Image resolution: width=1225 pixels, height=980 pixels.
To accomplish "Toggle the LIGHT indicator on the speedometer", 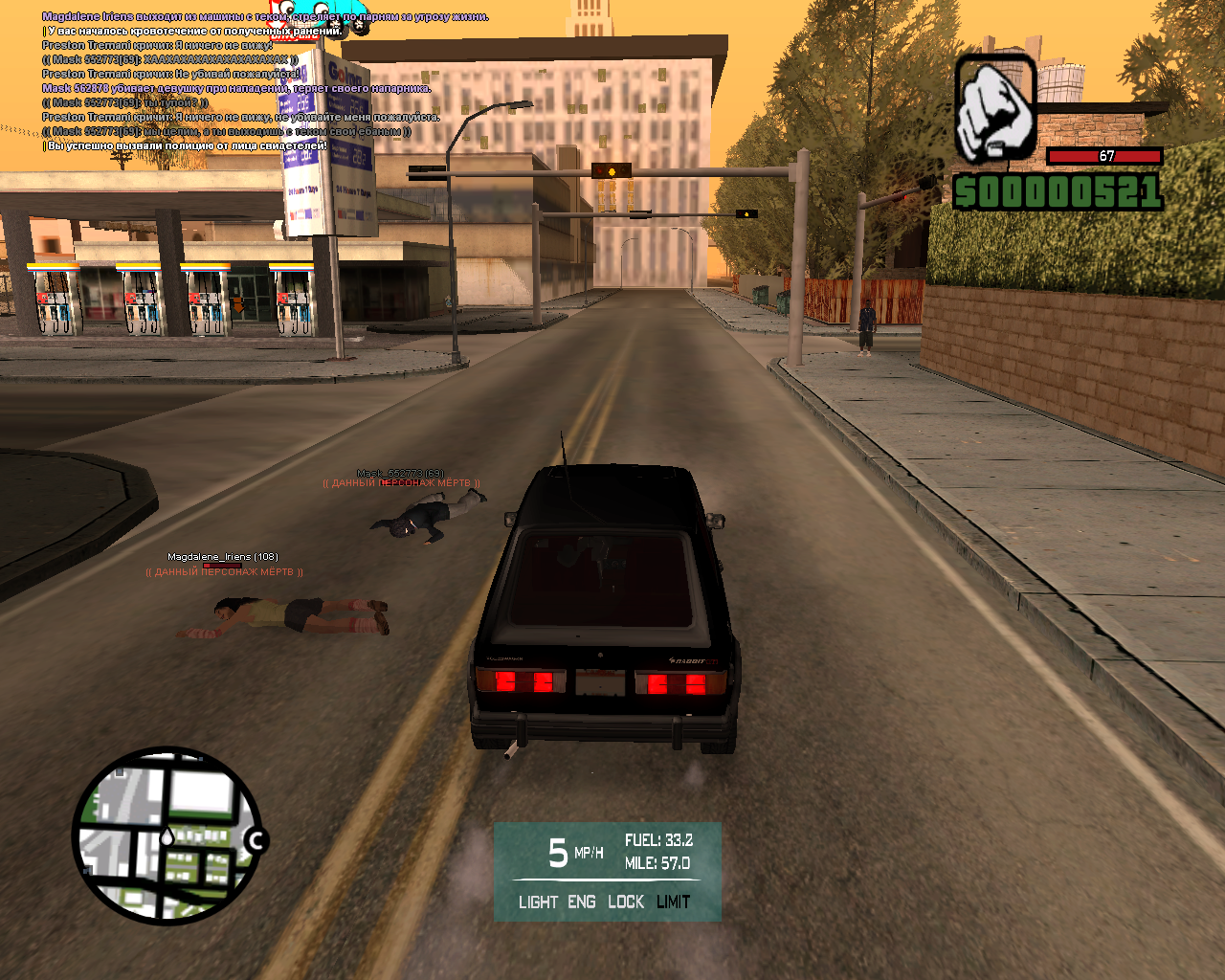I will click(538, 902).
